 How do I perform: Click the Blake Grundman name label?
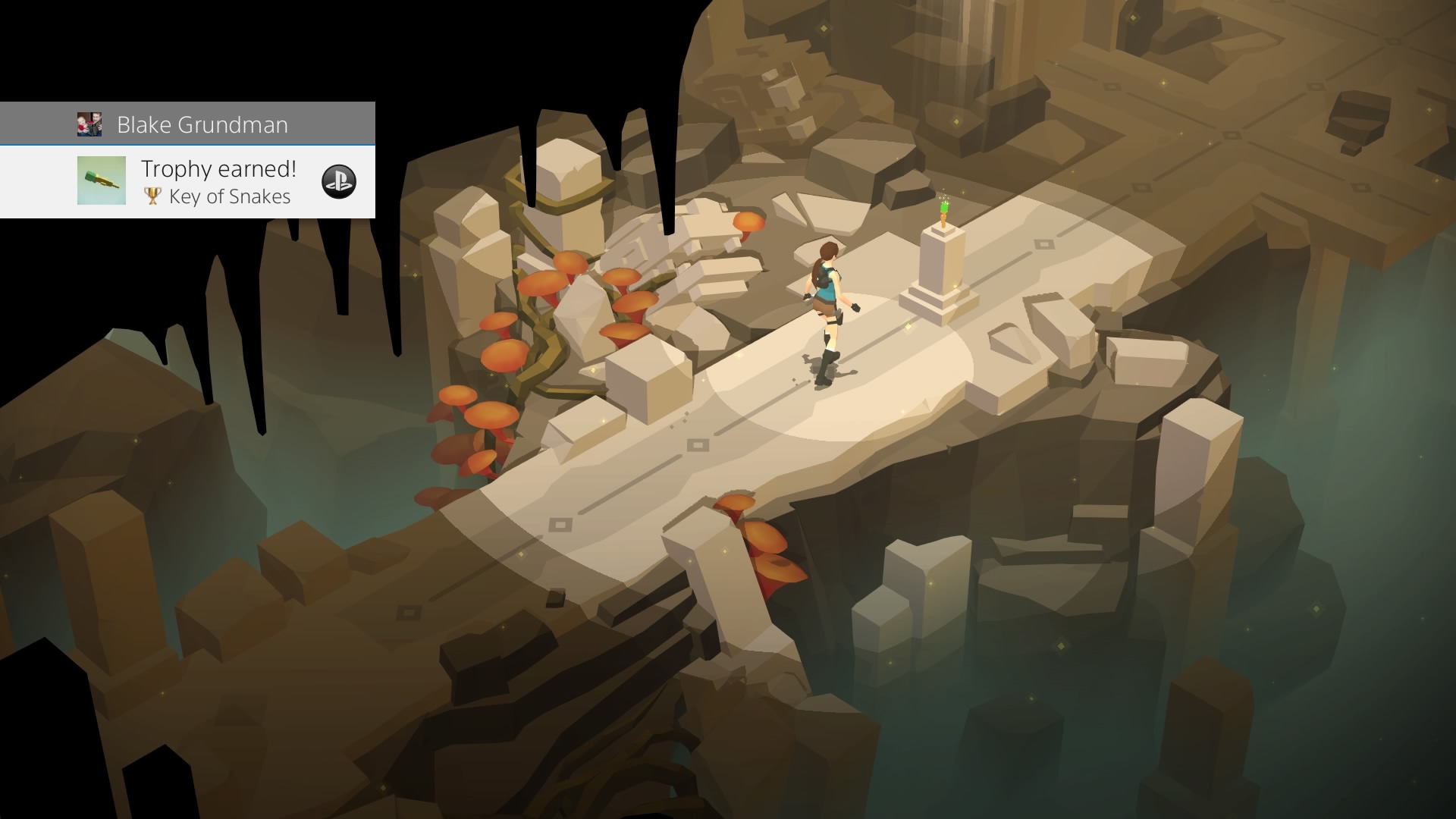tap(201, 124)
